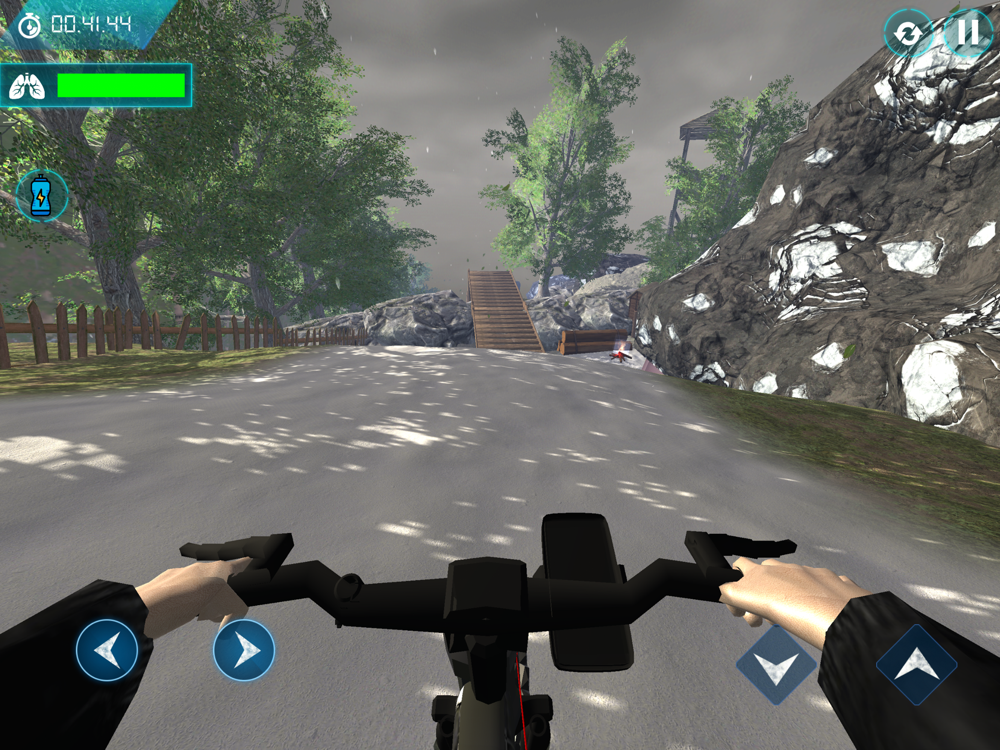
Task: Tap the restart circular arrows button
Action: pyautogui.click(x=907, y=34)
